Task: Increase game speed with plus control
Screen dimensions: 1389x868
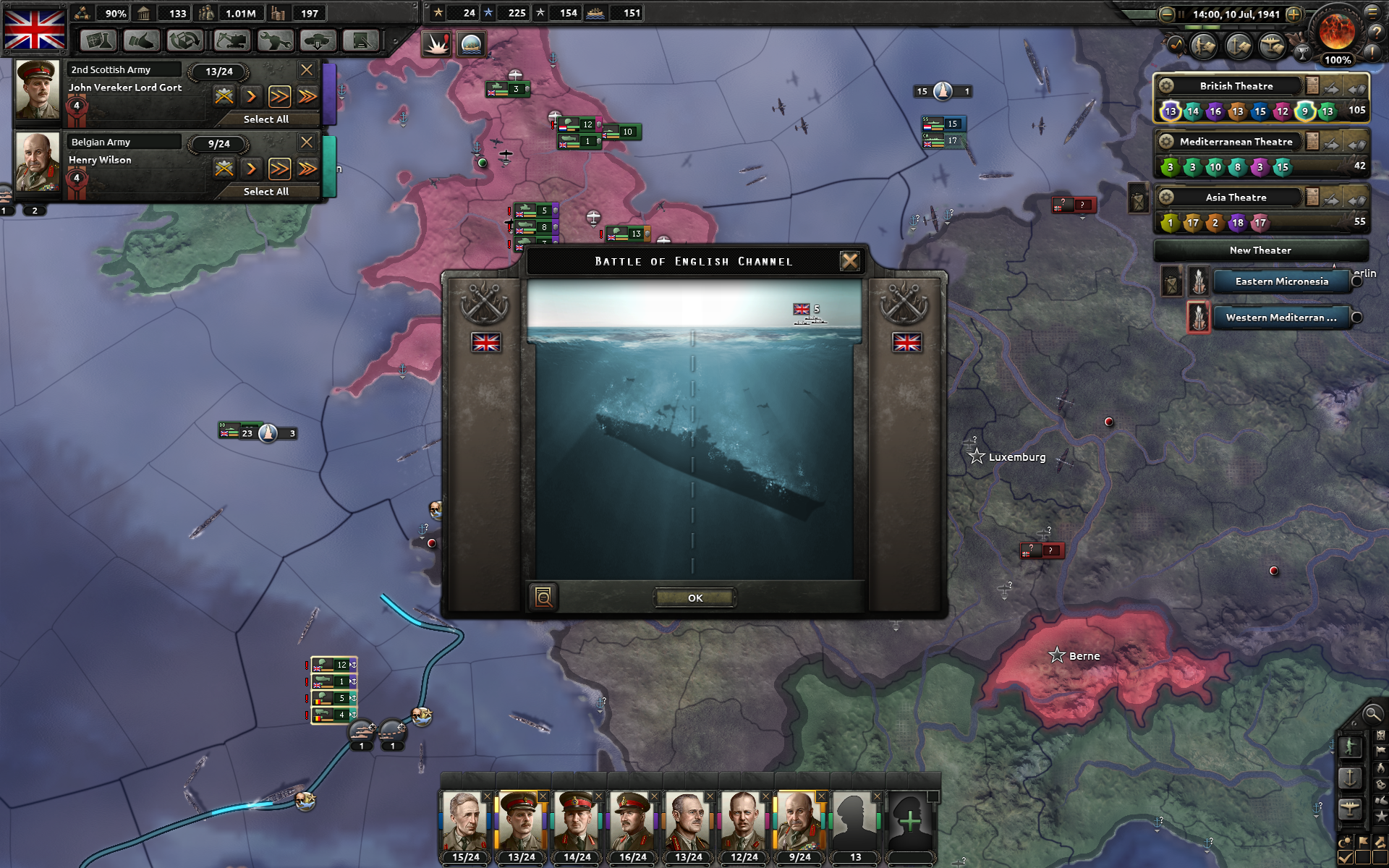Action: pyautogui.click(x=1294, y=14)
